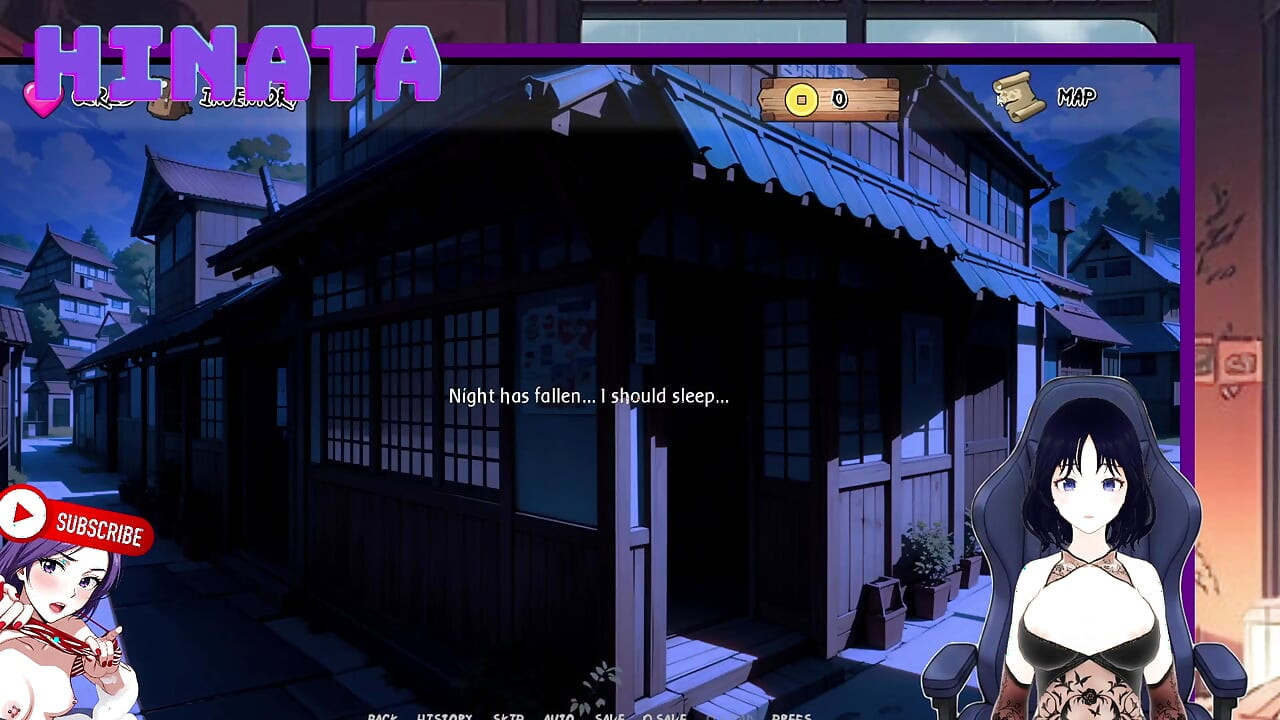The height and width of the screenshot is (720, 1280).
Task: Click the dialogue text to advance the story
Action: pyautogui.click(x=590, y=396)
